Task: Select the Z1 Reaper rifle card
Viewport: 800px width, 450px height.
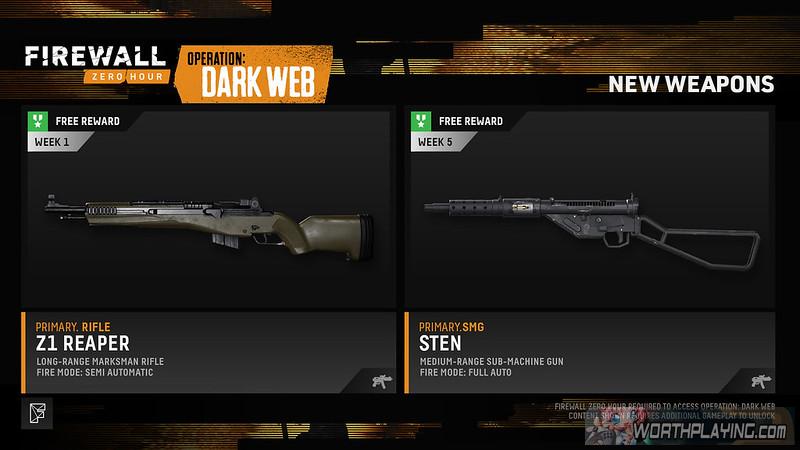Action: pos(206,250)
